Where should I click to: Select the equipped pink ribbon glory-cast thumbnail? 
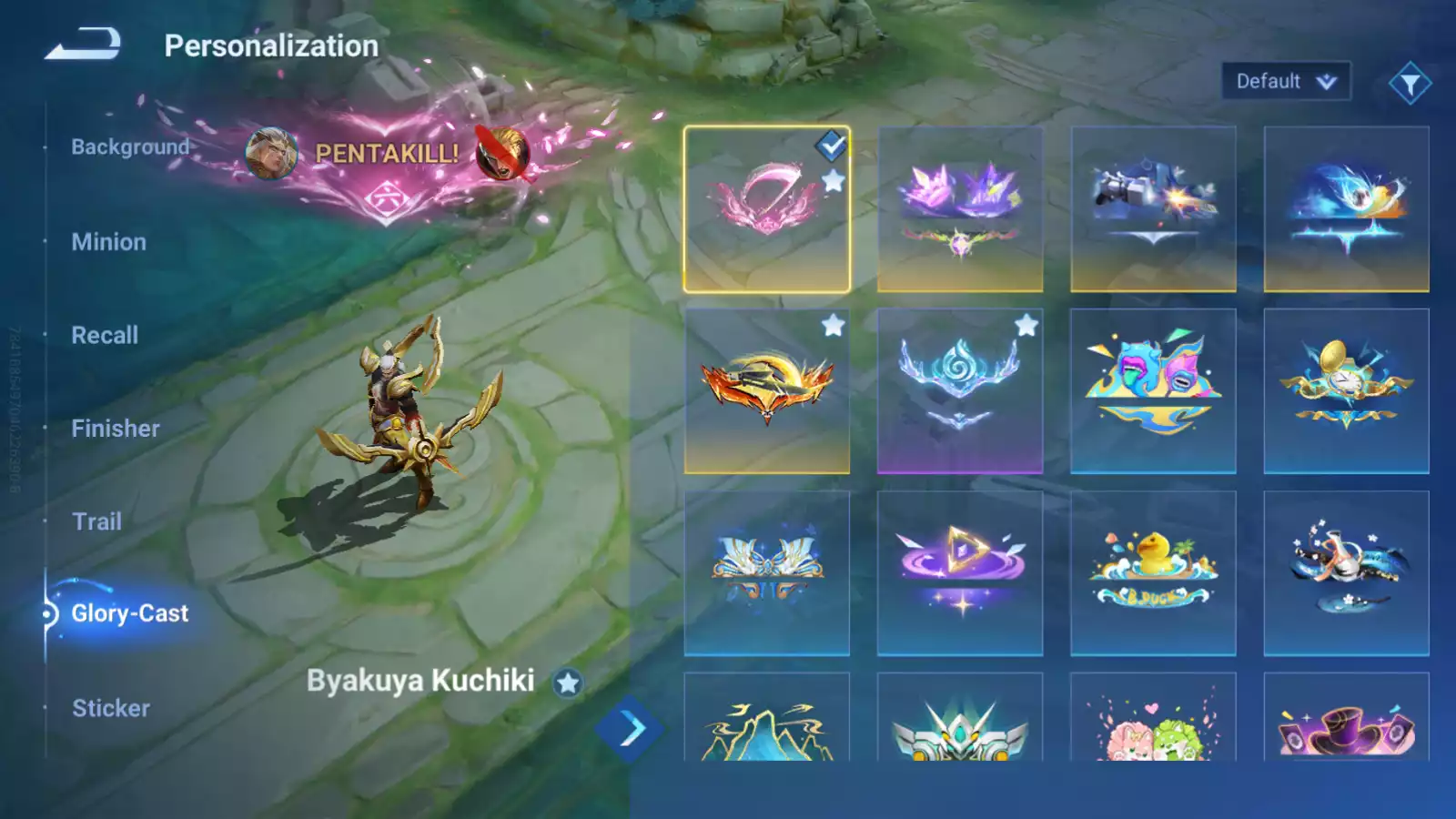(769, 207)
